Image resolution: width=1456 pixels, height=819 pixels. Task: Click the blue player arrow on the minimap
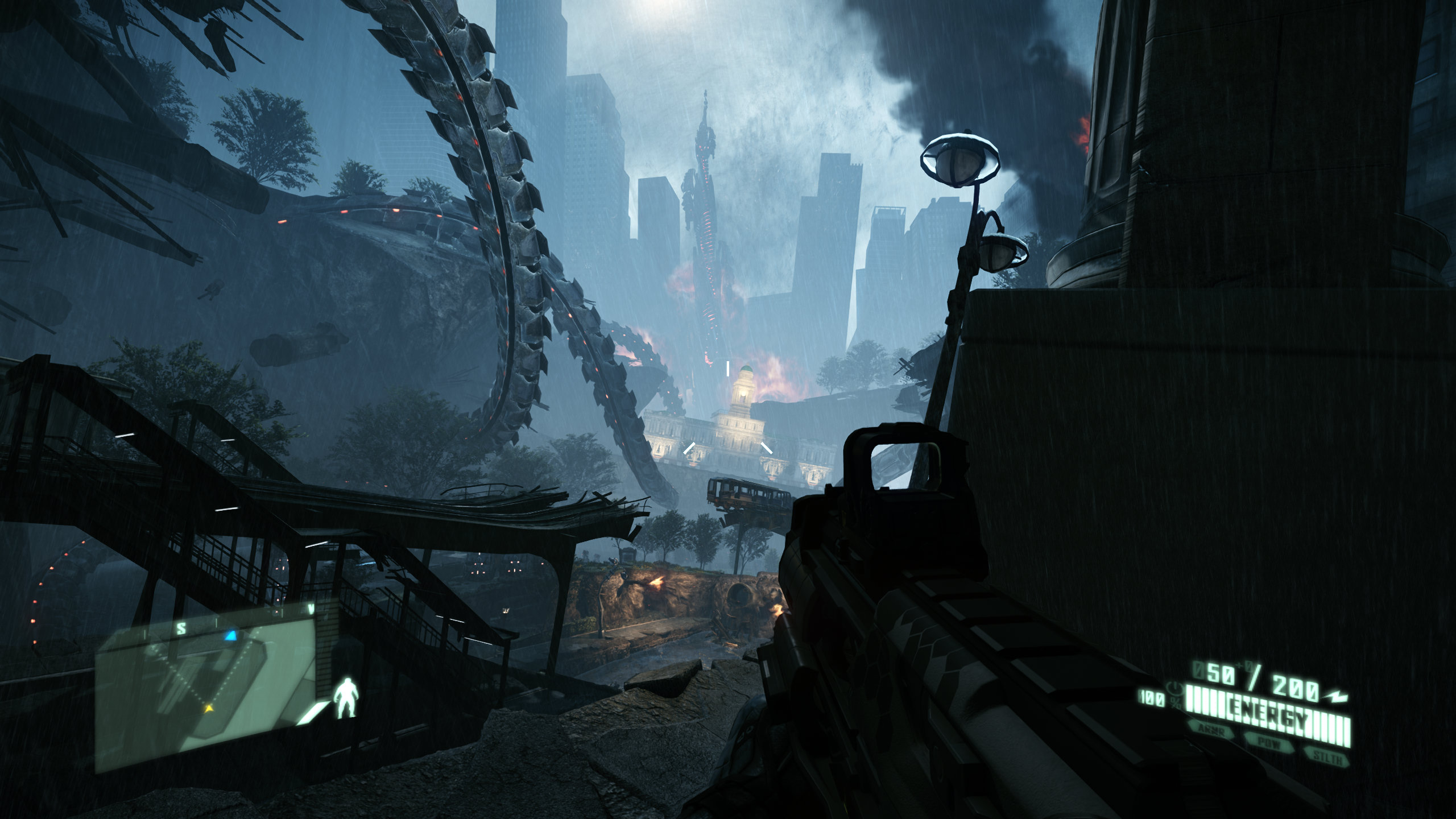pos(231,635)
